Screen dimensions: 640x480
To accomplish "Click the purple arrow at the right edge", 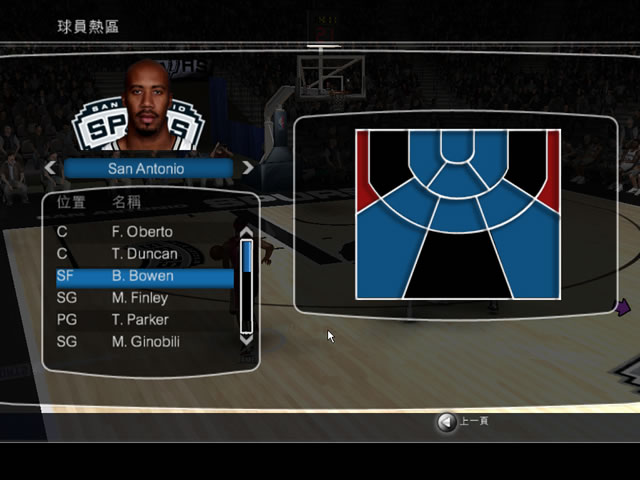I will (x=622, y=307).
